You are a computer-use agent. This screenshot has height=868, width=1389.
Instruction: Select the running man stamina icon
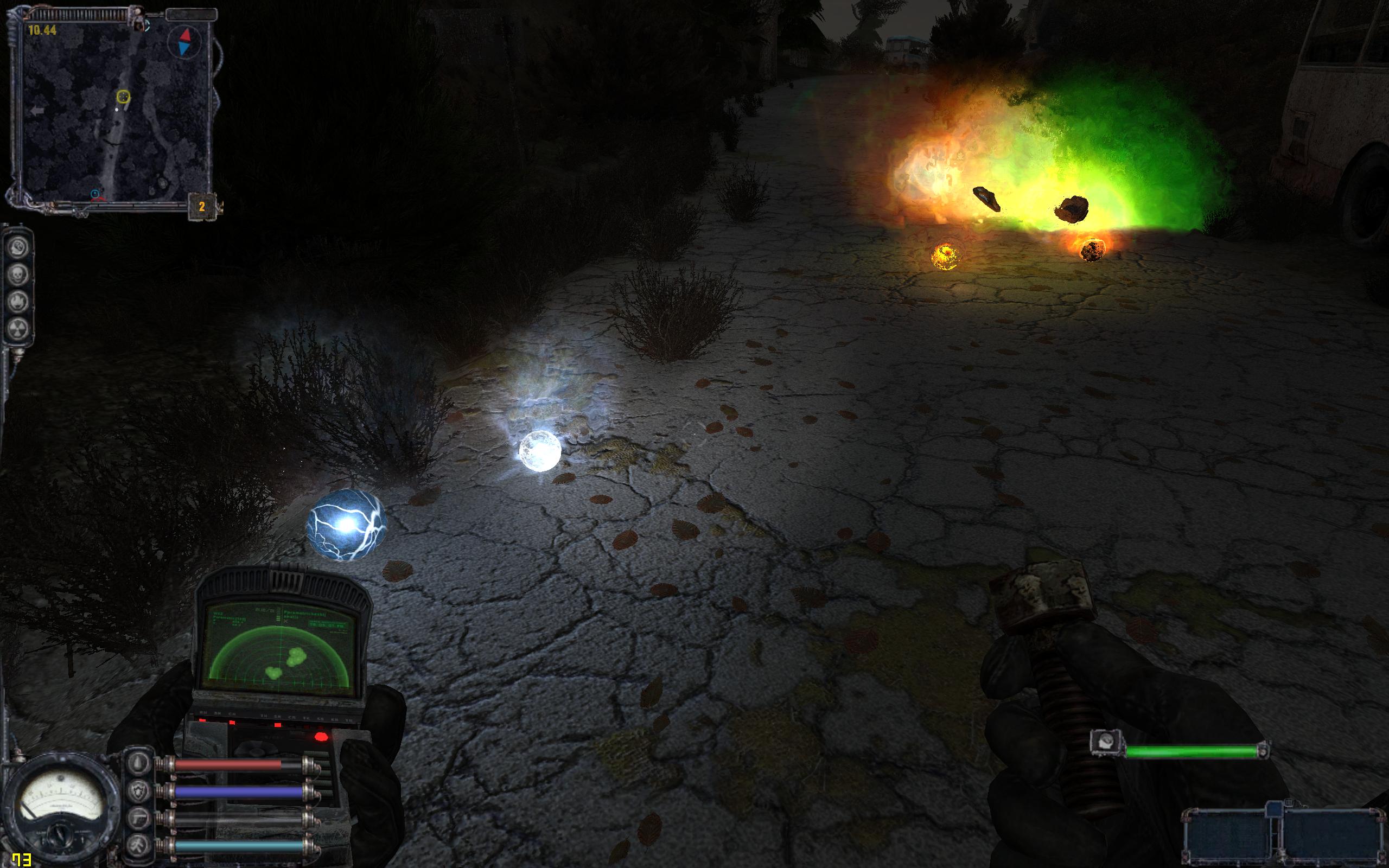(140, 844)
